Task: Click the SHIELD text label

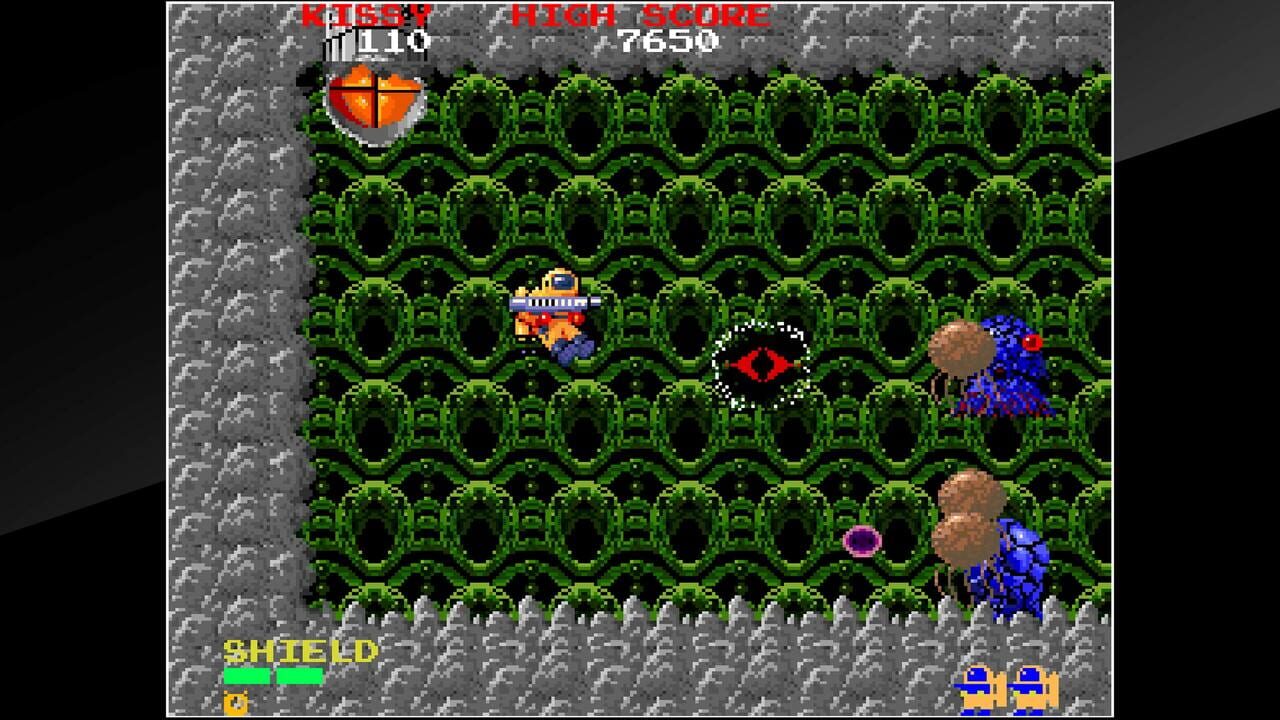Action: [x=300, y=651]
